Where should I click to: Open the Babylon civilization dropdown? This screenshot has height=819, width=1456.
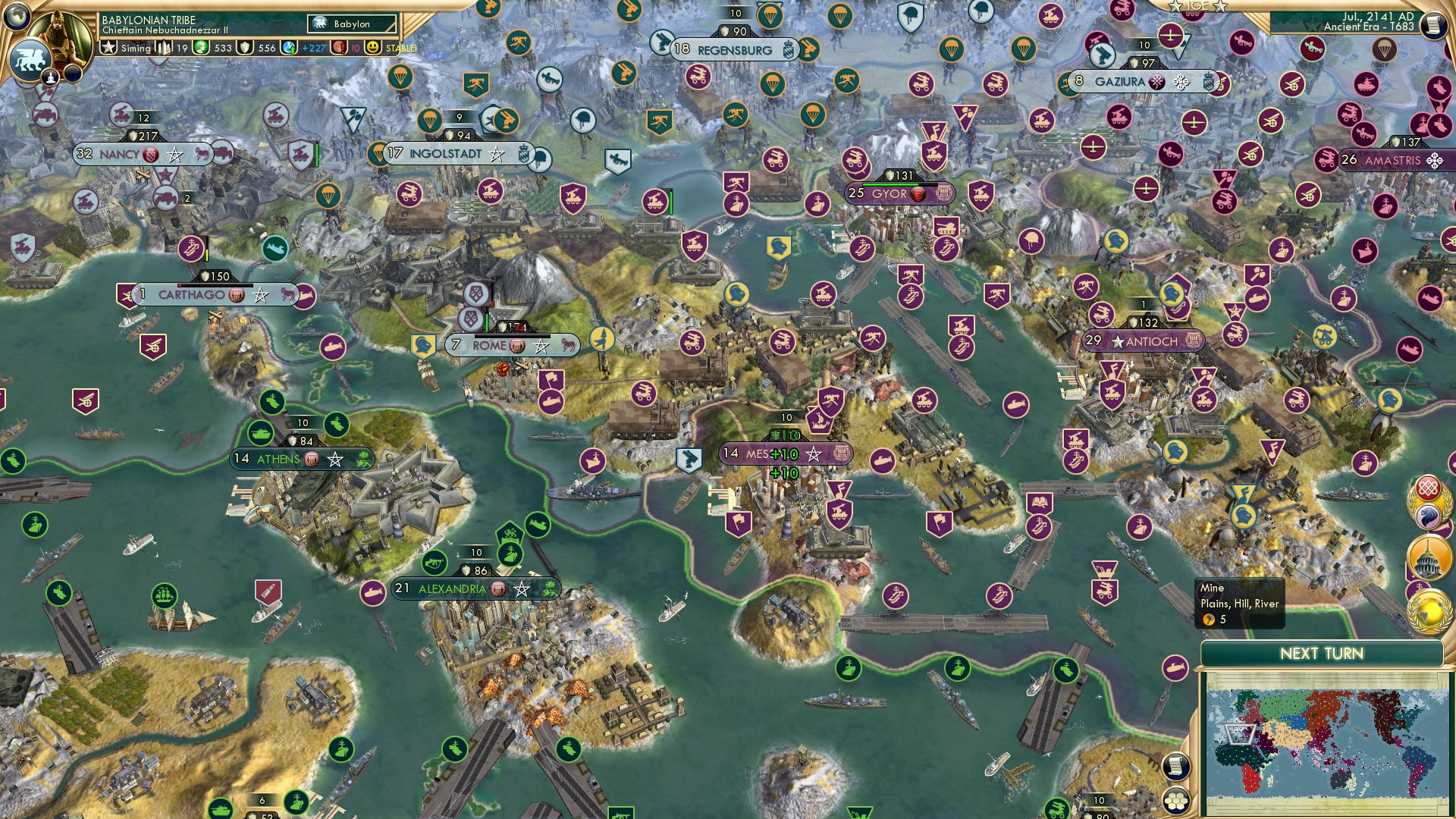coord(349,24)
